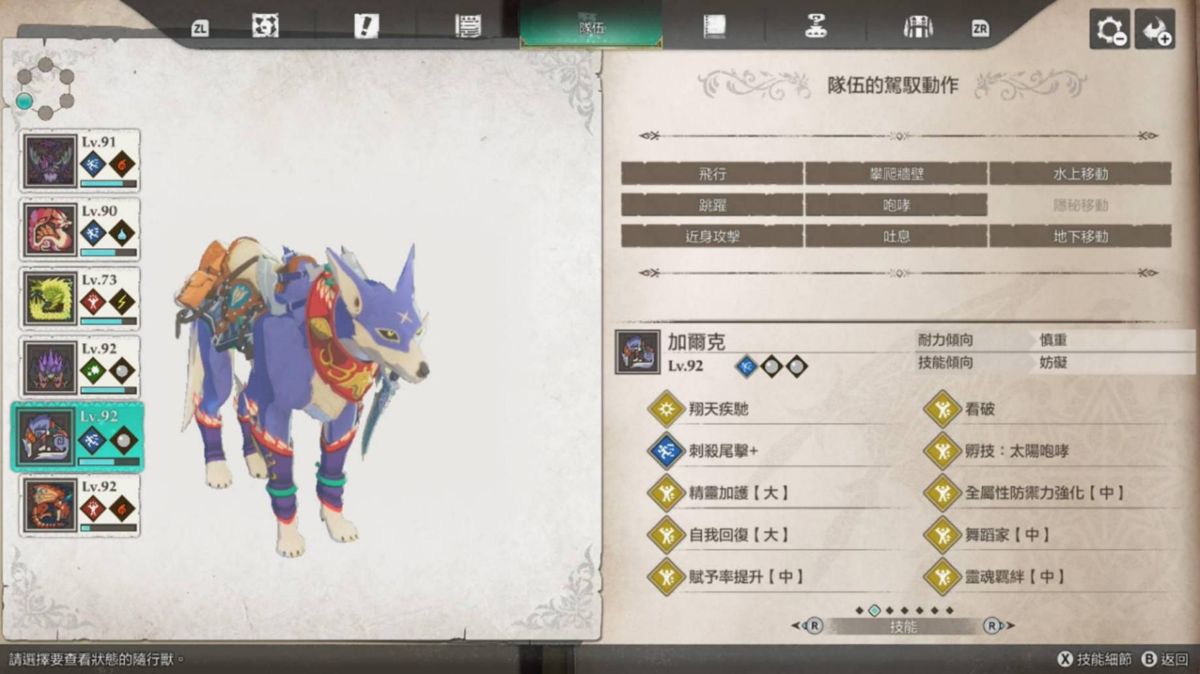This screenshot has width=1200, height=674.
Task: Switch to the tab with the list icon
Action: [x=467, y=27]
